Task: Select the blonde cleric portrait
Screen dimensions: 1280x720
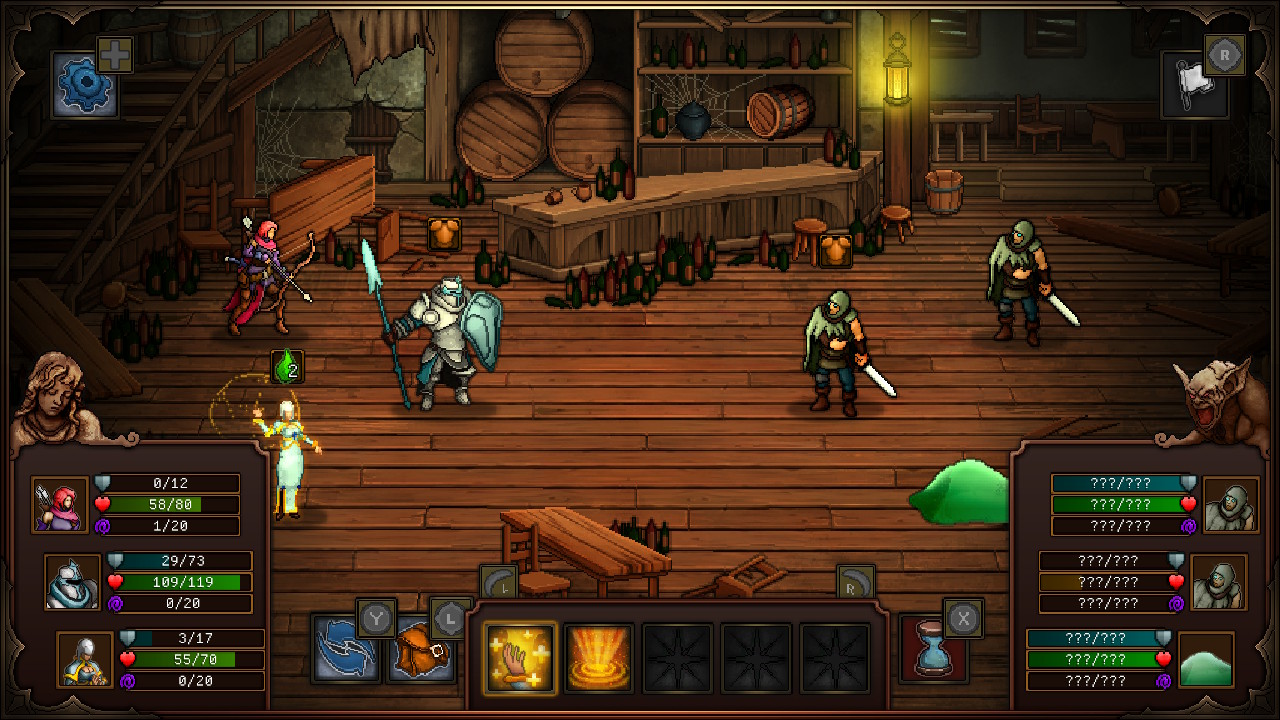Action: coord(85,660)
